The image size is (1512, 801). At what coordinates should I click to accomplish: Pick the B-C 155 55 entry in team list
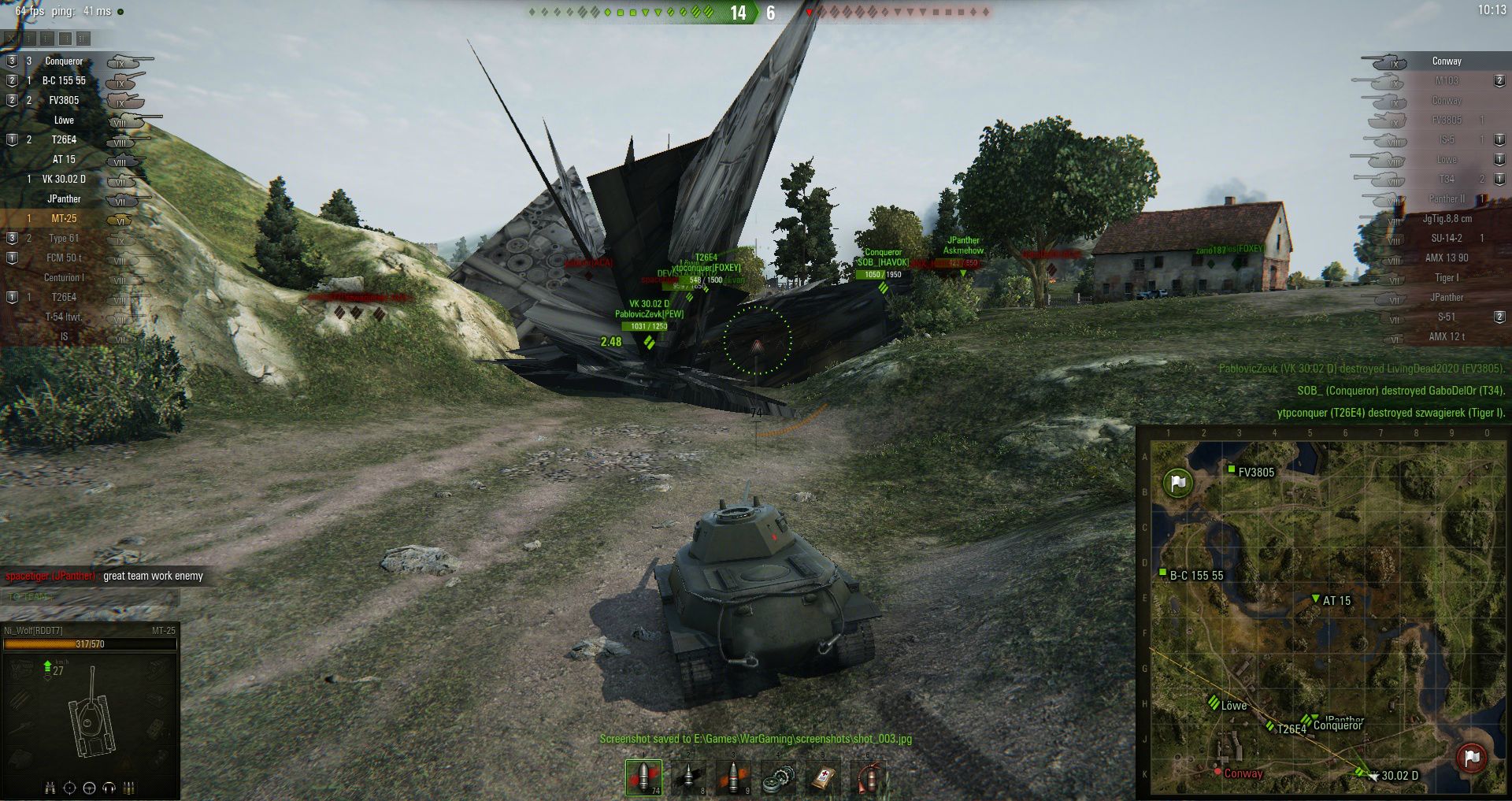(x=64, y=81)
